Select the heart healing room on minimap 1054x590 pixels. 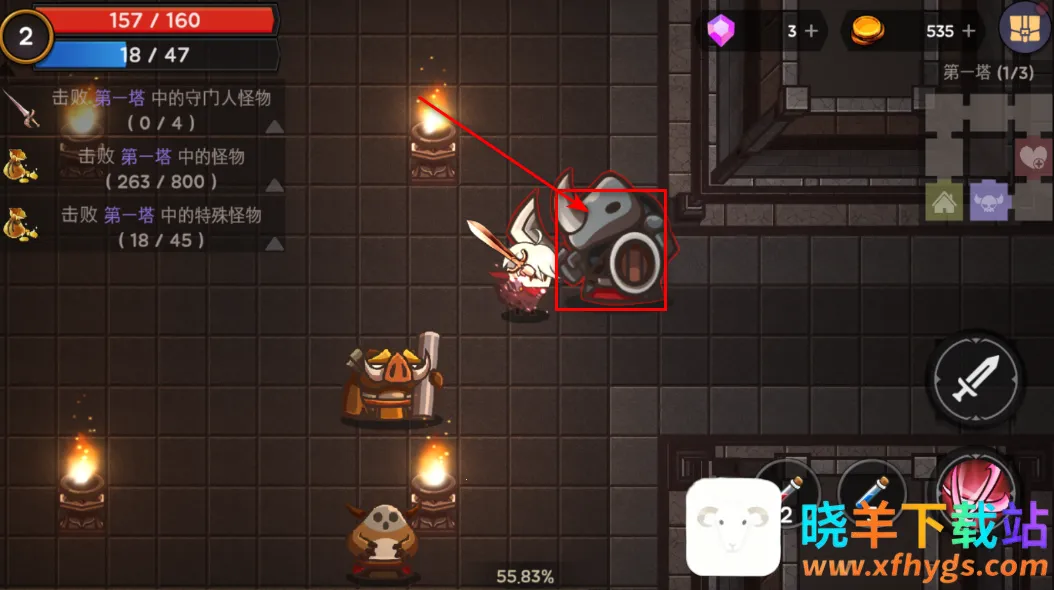click(x=1034, y=157)
